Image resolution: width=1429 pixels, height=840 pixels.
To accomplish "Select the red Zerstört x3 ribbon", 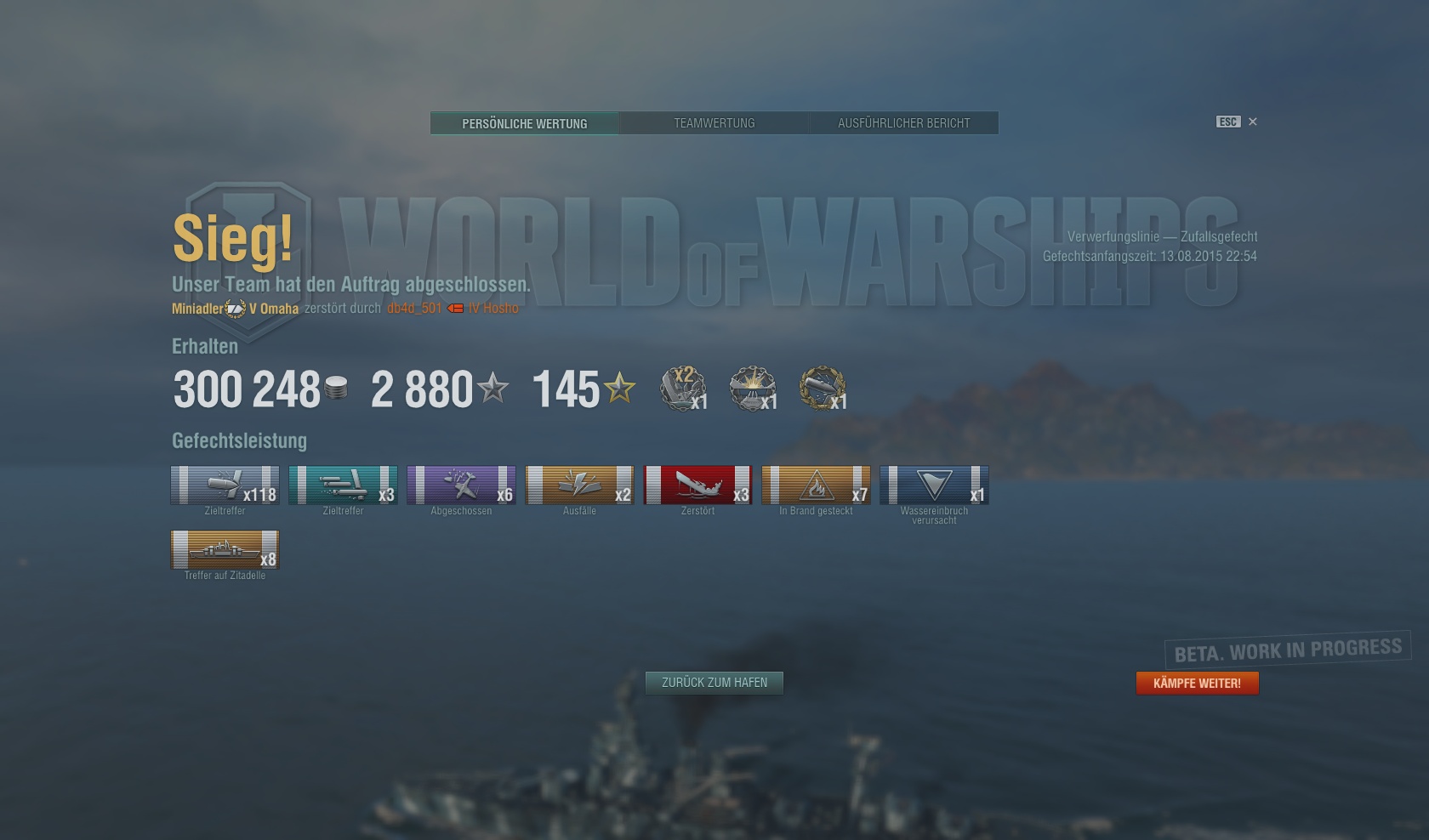I will [697, 486].
